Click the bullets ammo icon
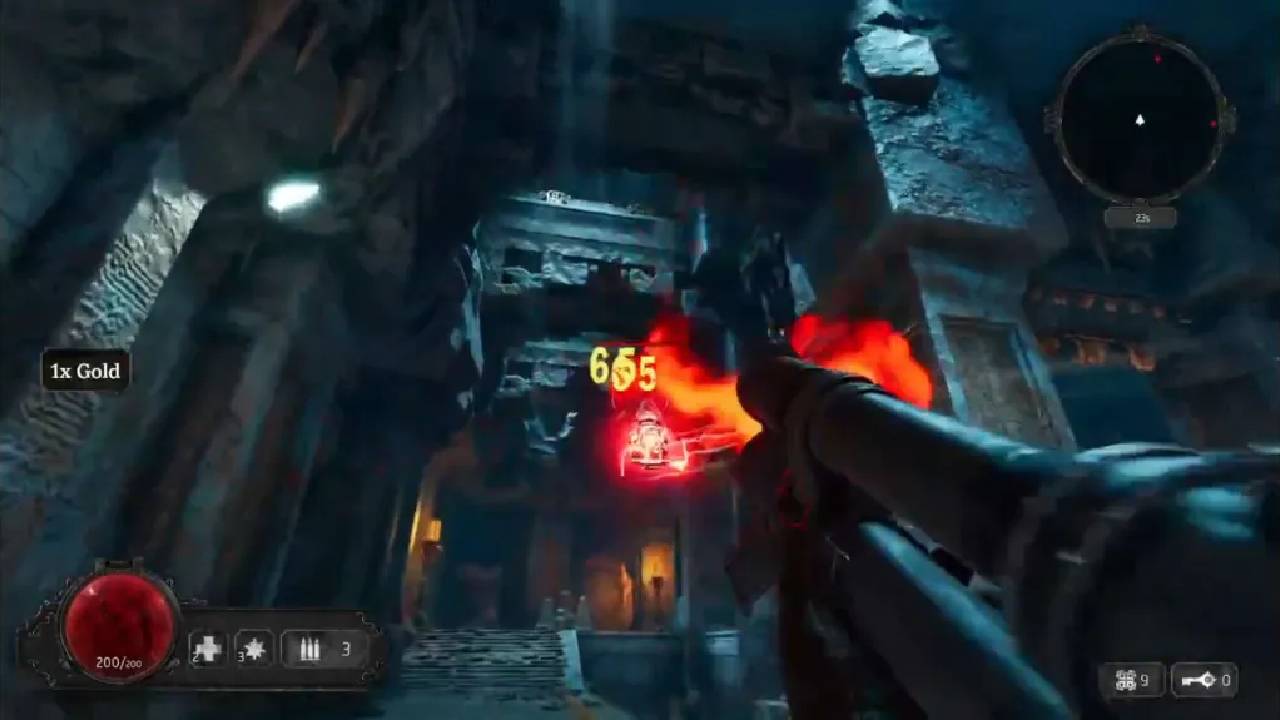The height and width of the screenshot is (720, 1280). click(310, 649)
